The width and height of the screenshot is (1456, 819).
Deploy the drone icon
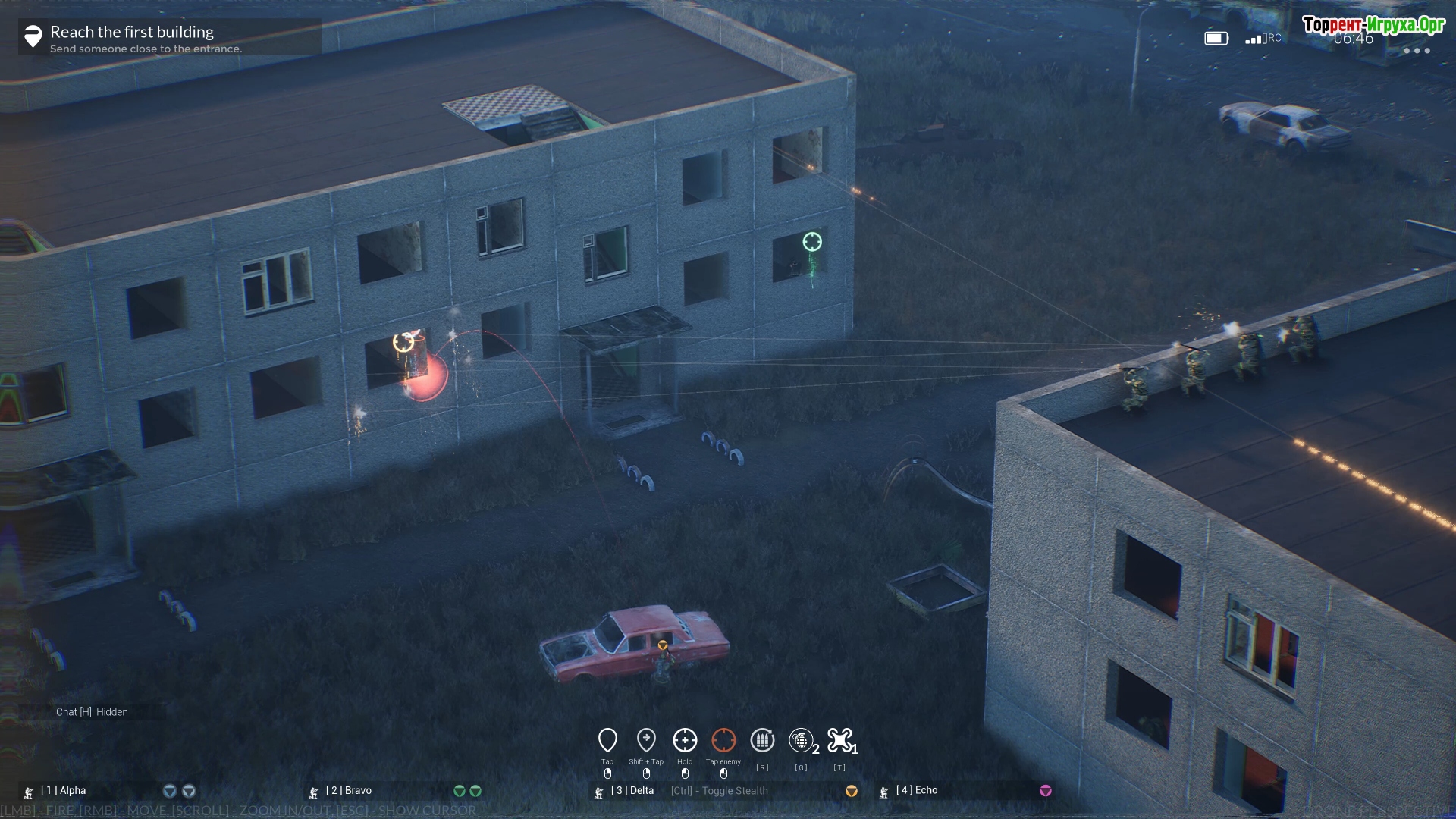coord(839,739)
